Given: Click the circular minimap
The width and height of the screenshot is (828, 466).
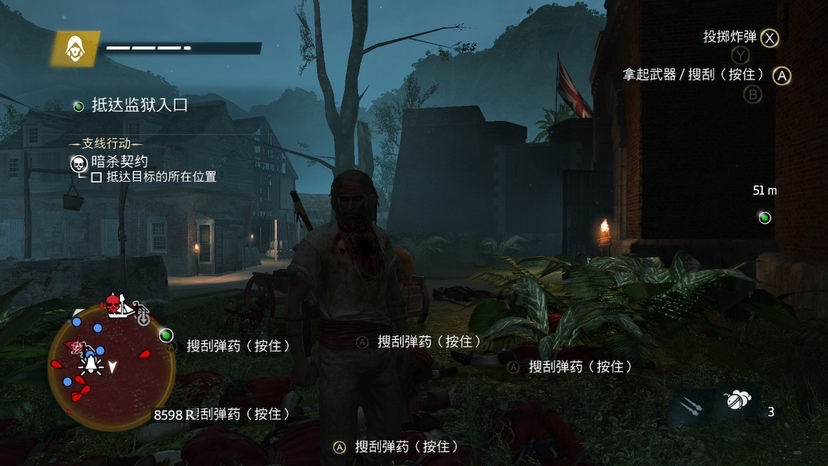Looking at the screenshot, I should (x=111, y=365).
